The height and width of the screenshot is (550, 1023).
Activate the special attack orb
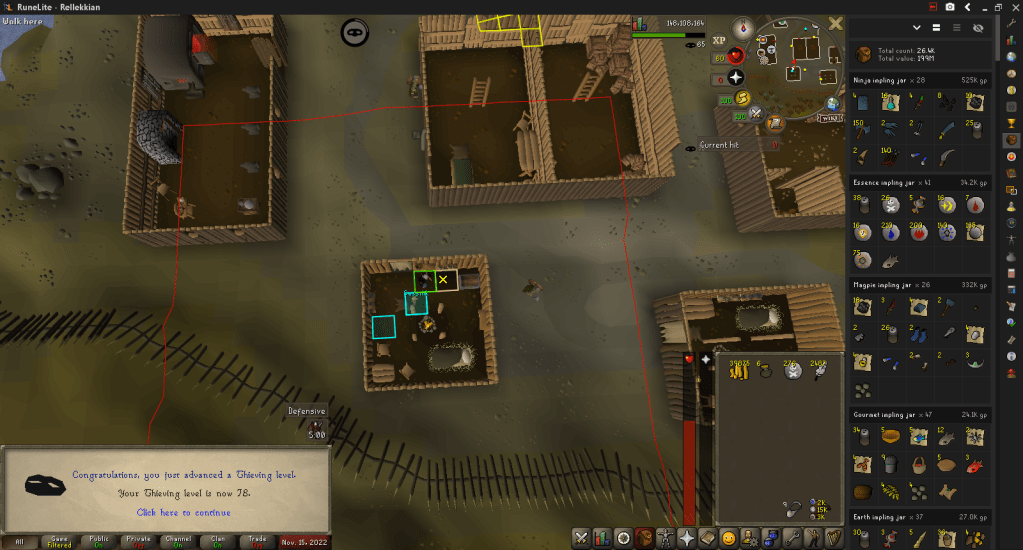point(758,114)
